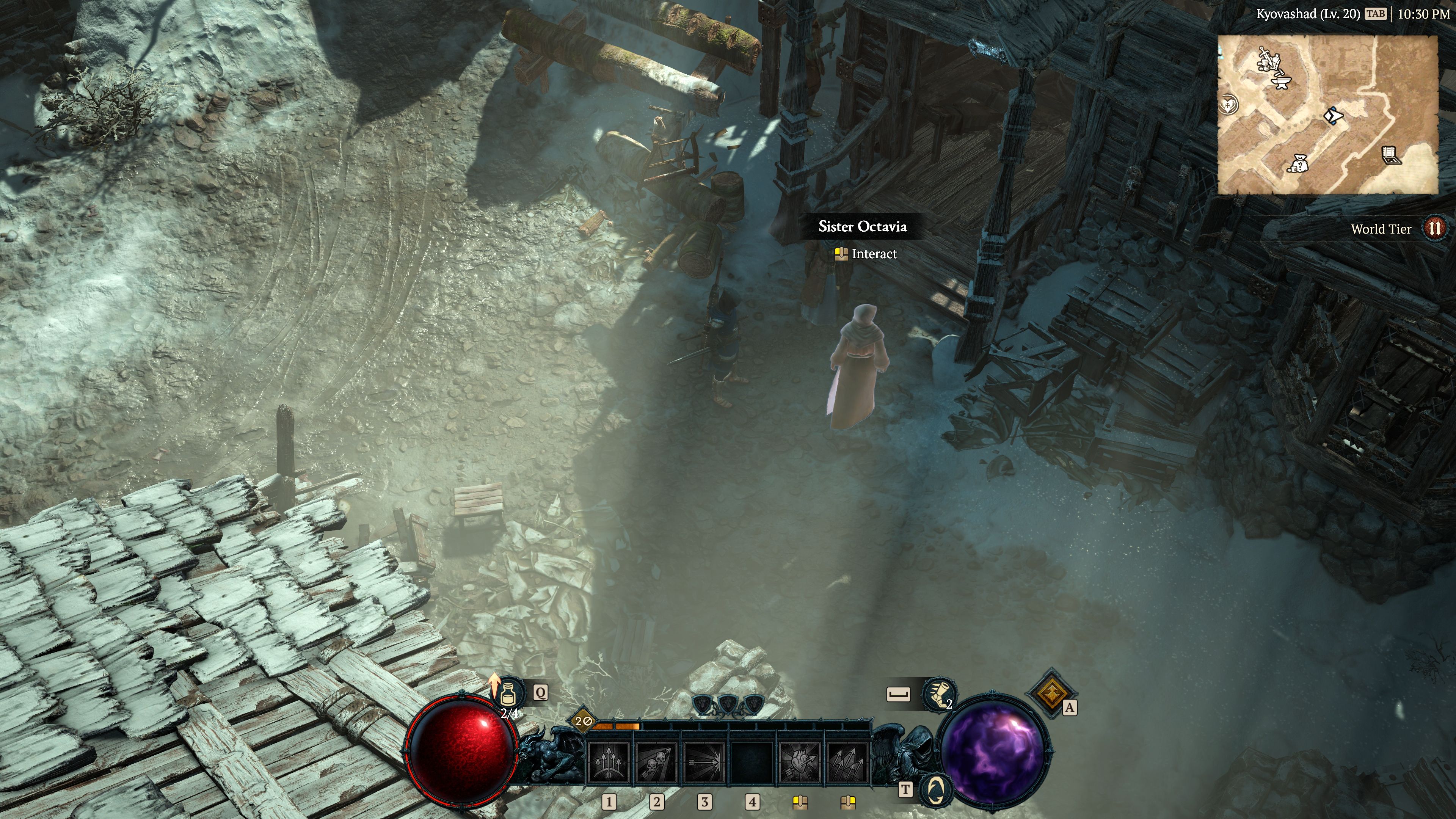Screen dimensions: 1456x819
Task: Use the arrow barrage skill slot
Action: coord(847,763)
